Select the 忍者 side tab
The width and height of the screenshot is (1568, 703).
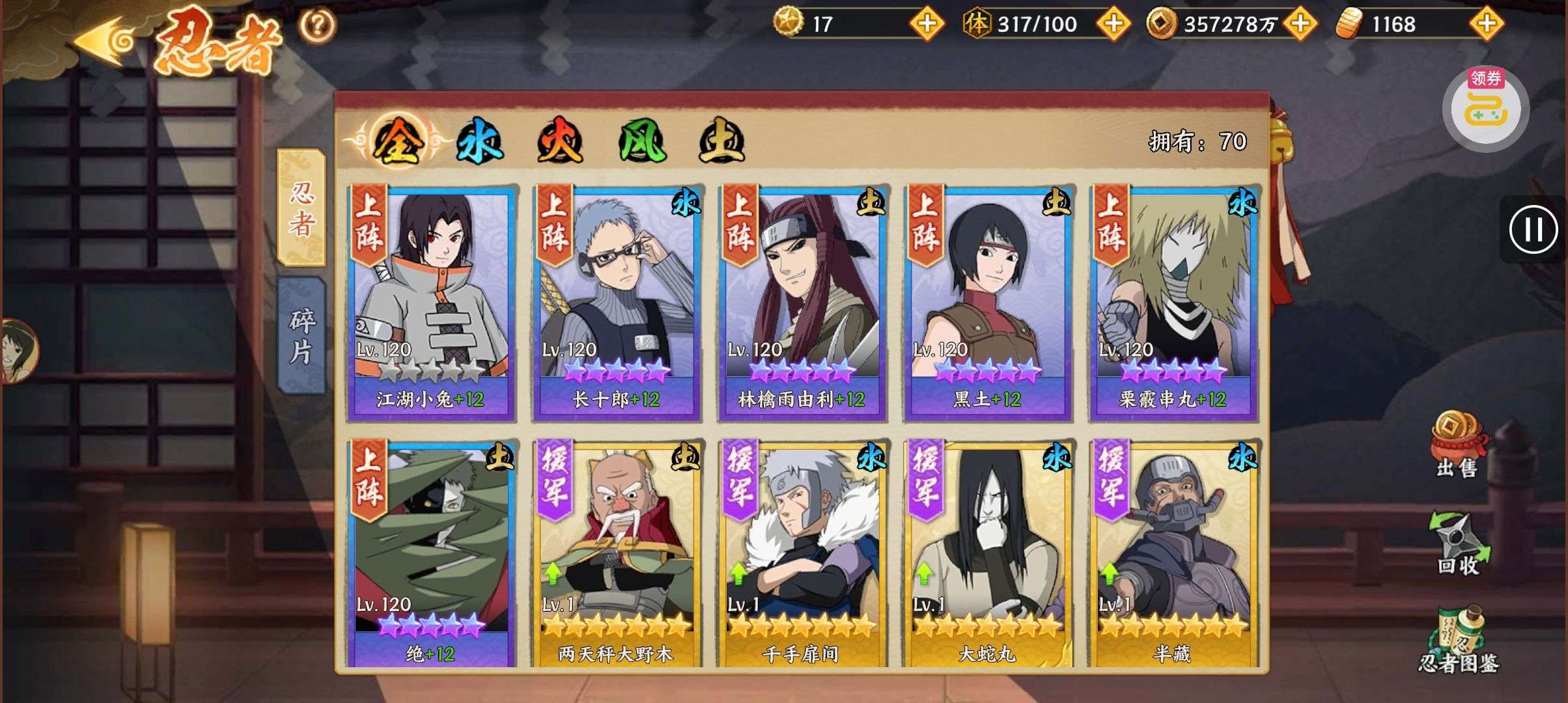301,208
